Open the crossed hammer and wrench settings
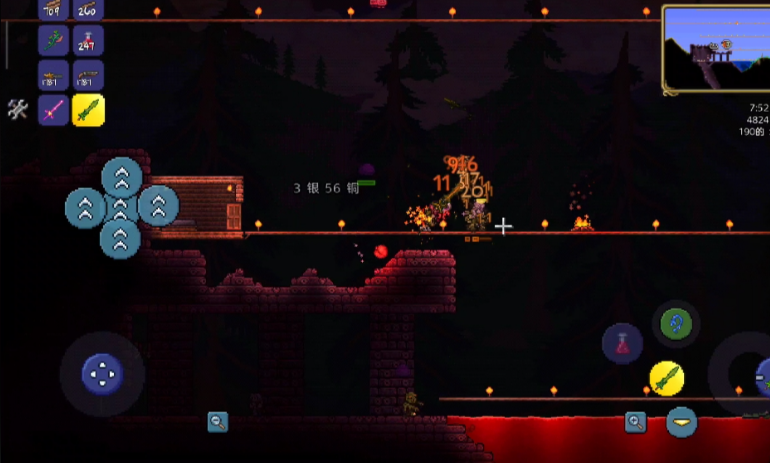The height and width of the screenshot is (463, 770). [17, 109]
